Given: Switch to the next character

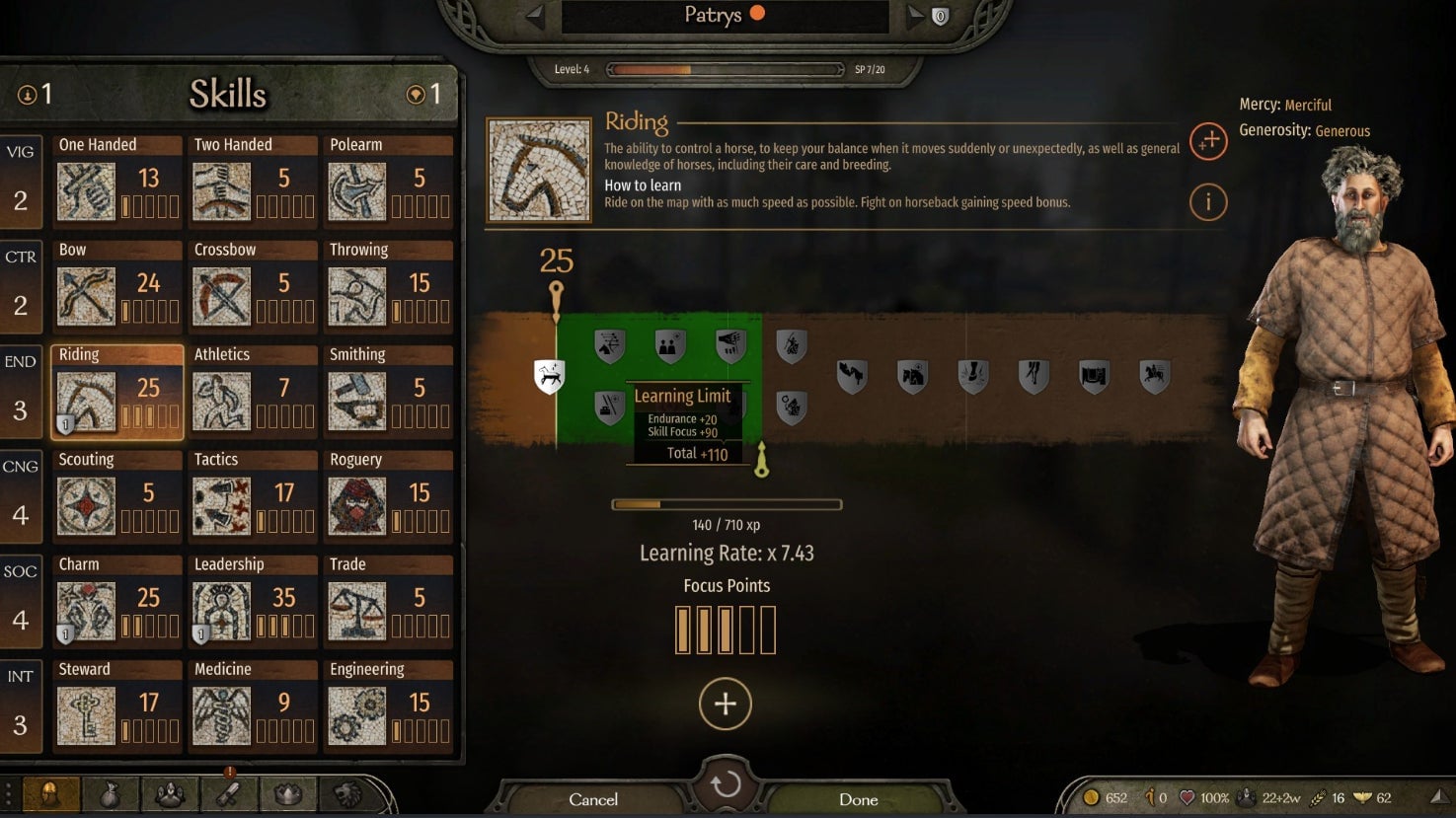Looking at the screenshot, I should click(914, 15).
